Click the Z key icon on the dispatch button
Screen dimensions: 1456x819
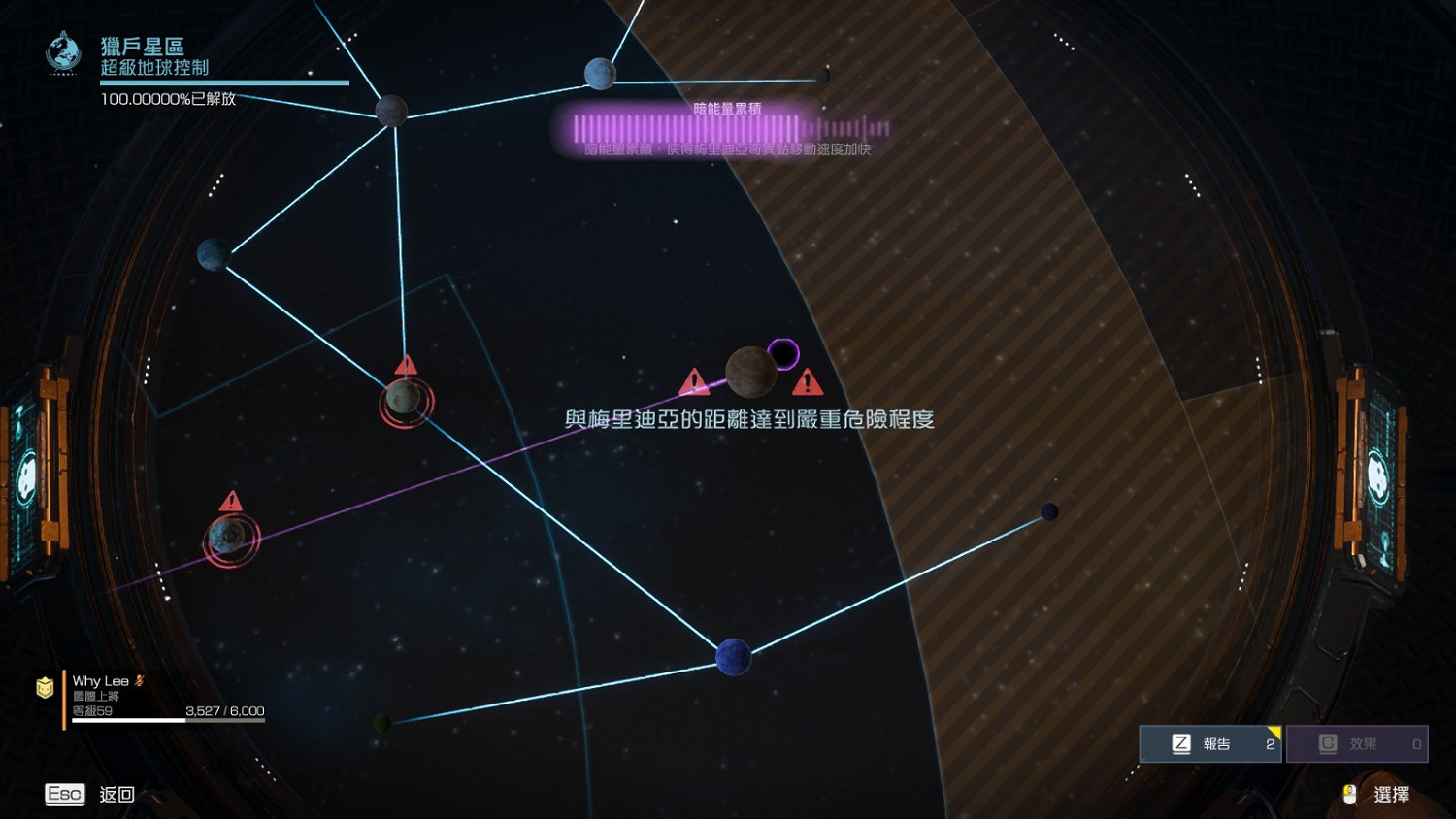click(x=1181, y=743)
